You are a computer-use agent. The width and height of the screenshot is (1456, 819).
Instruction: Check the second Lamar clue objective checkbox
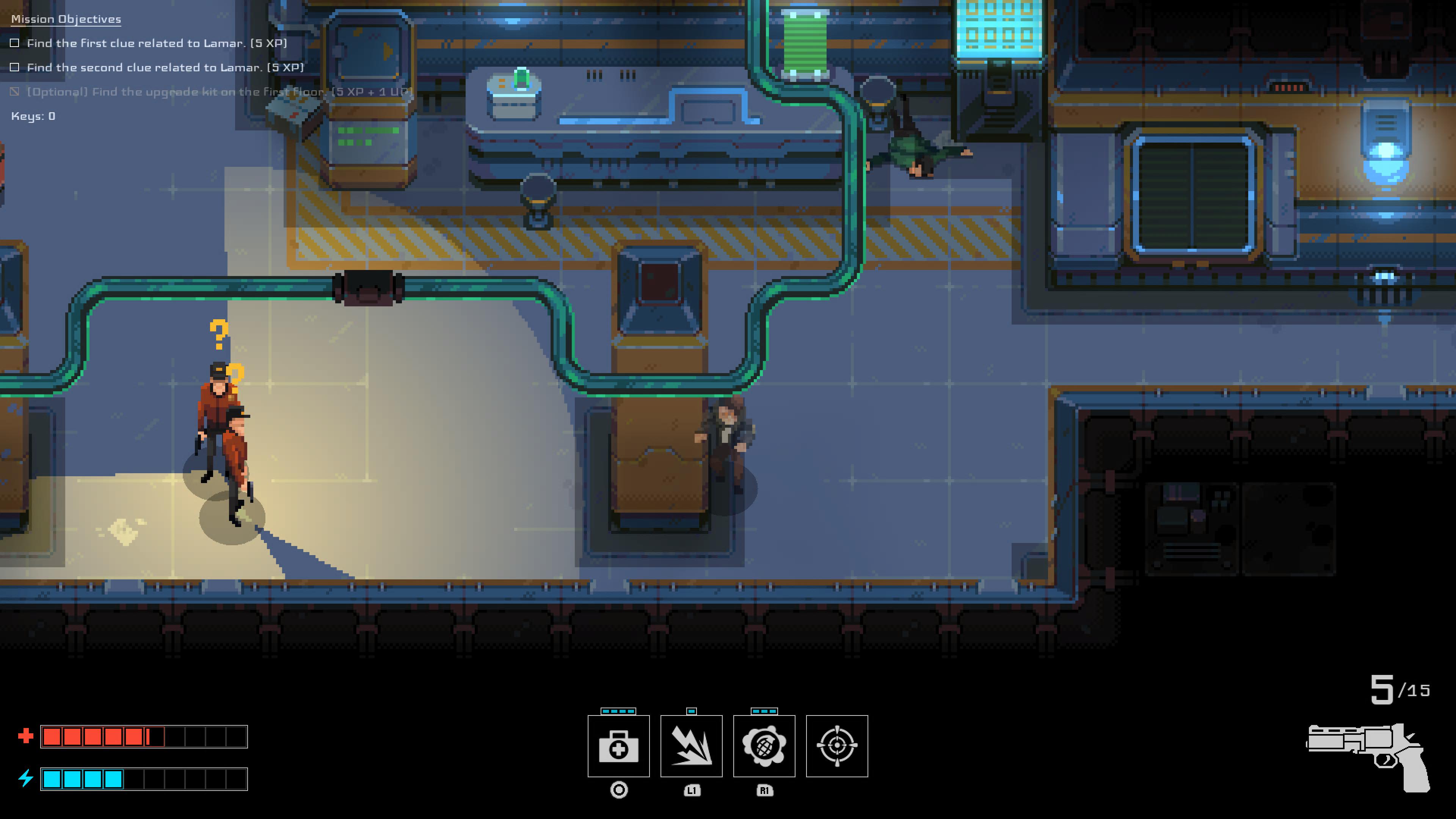(14, 67)
